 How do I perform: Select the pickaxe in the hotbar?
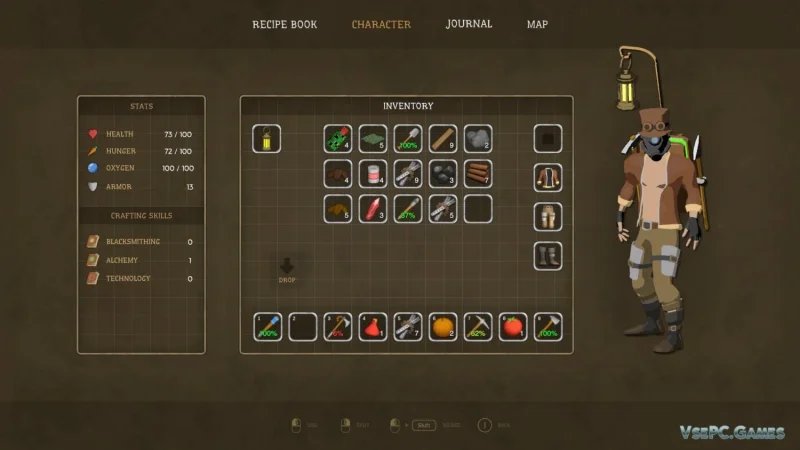point(478,327)
